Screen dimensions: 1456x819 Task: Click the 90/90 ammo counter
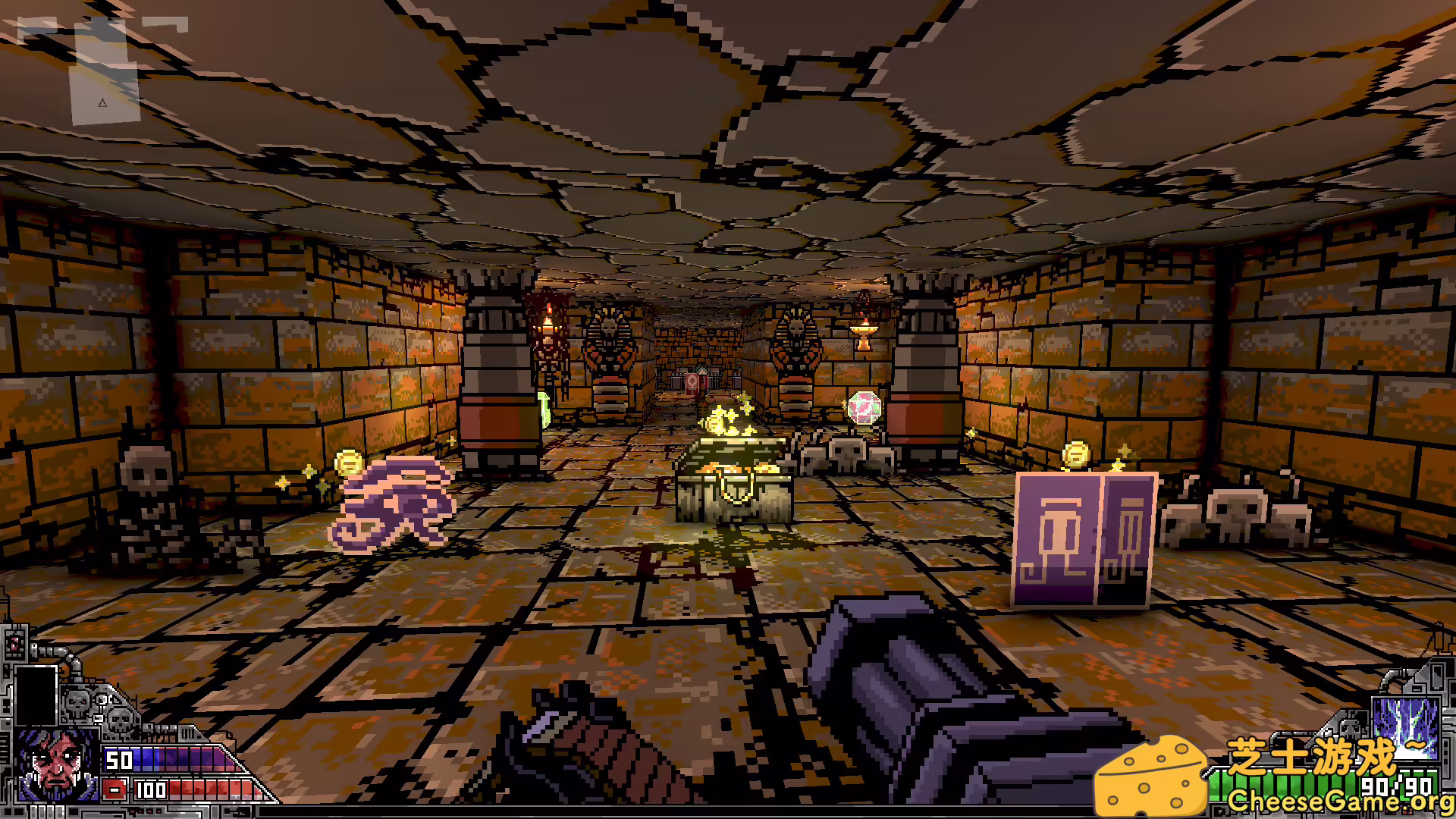[x=1394, y=786]
